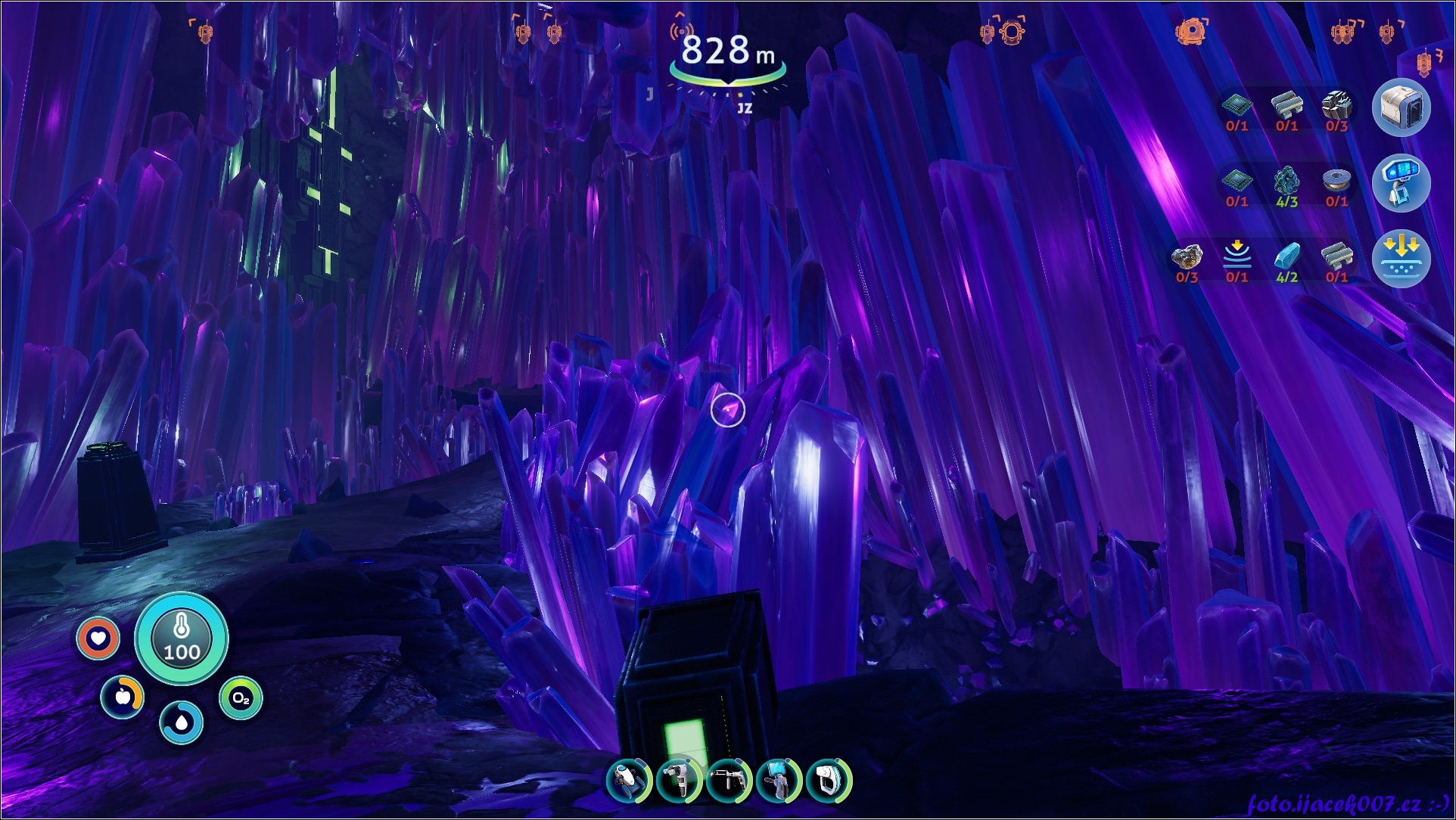Open the pinned depth module recipe with yellow arrows
Viewport: 1456px width, 820px height.
(x=1401, y=259)
